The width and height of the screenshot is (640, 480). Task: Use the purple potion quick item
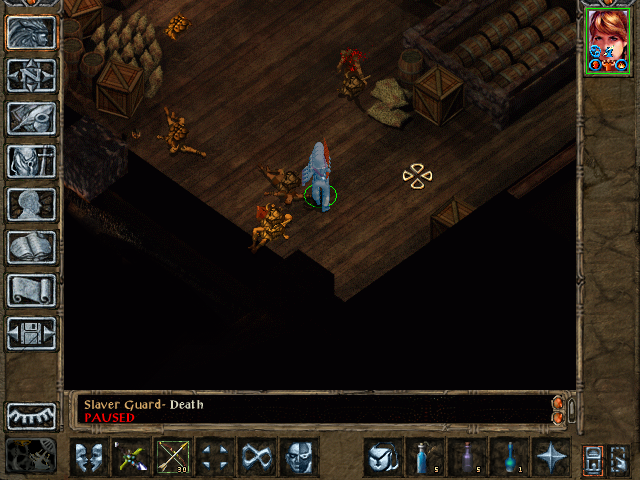(466, 457)
